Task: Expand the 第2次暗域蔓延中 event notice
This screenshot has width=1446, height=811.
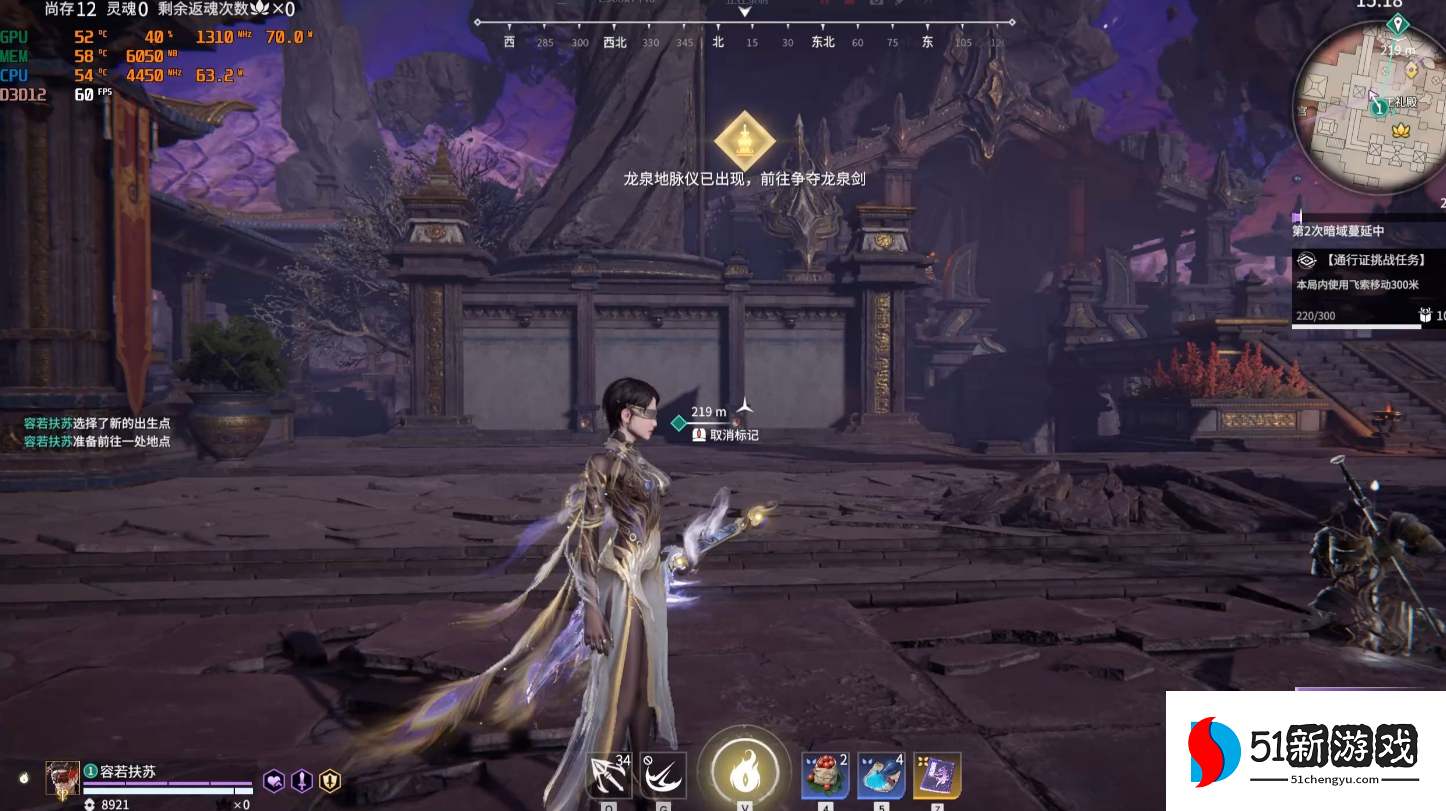Action: 1337,230
